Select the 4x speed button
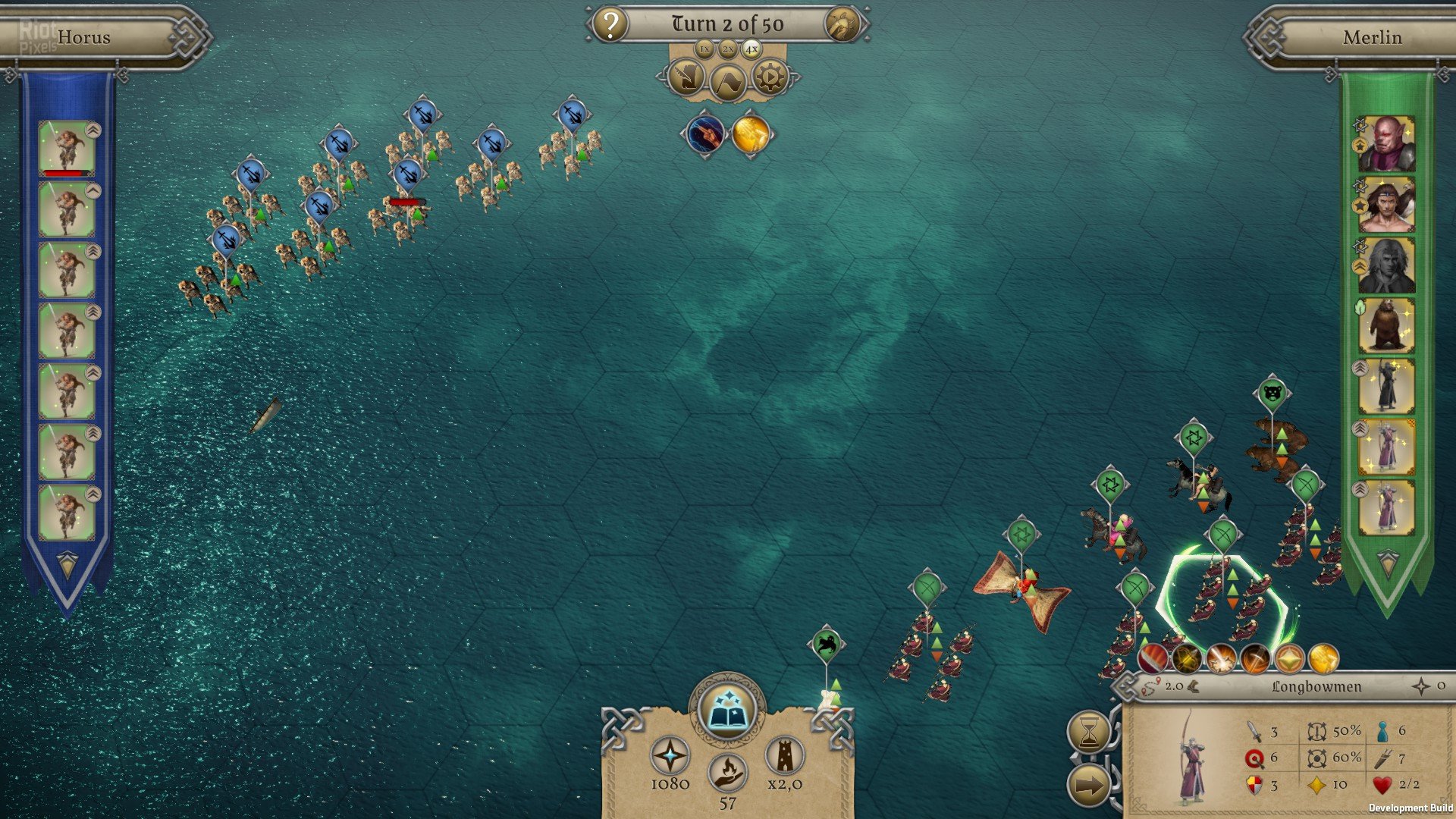Screen dimensions: 1456x819 click(751, 49)
